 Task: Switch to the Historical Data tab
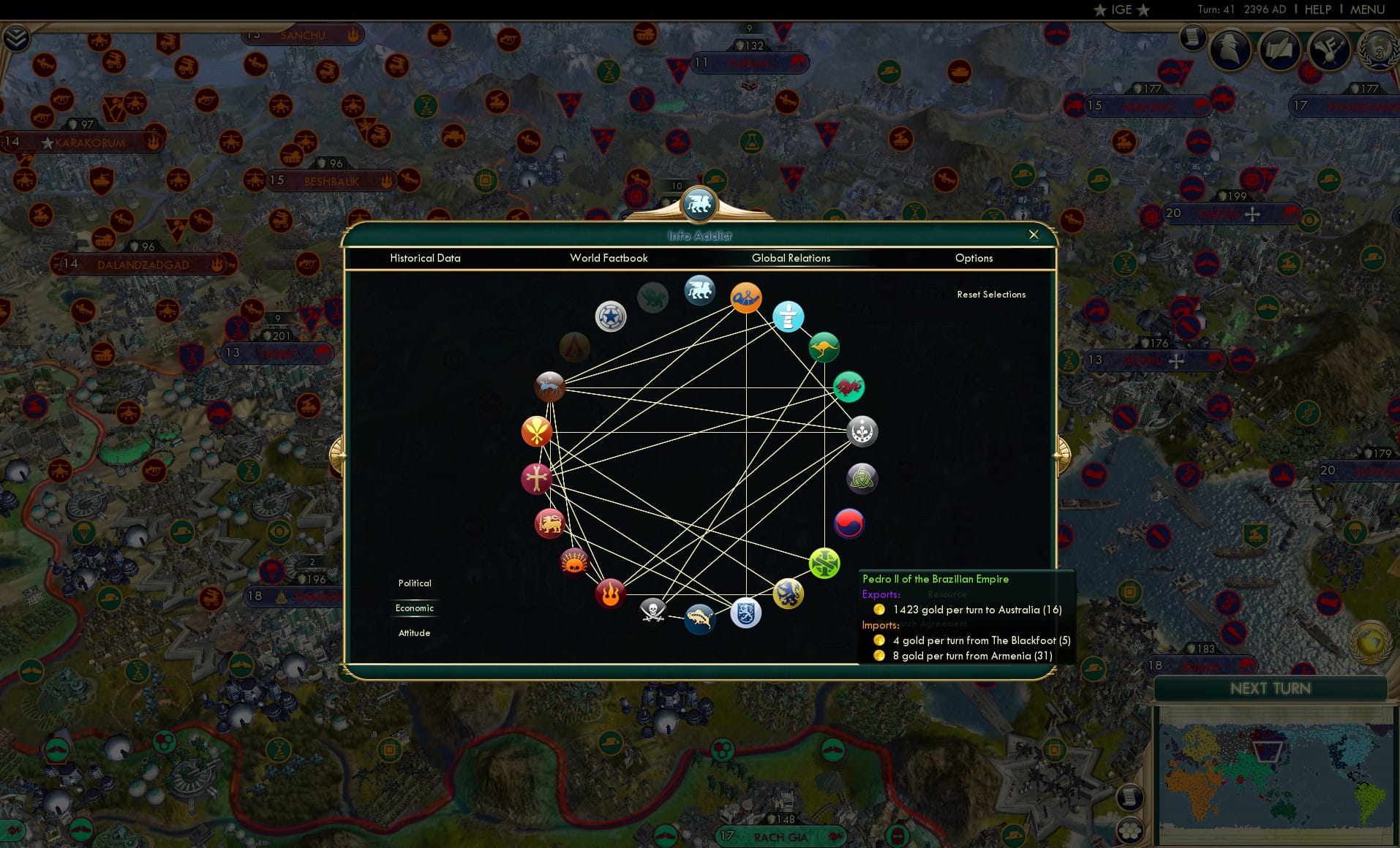pyautogui.click(x=425, y=258)
